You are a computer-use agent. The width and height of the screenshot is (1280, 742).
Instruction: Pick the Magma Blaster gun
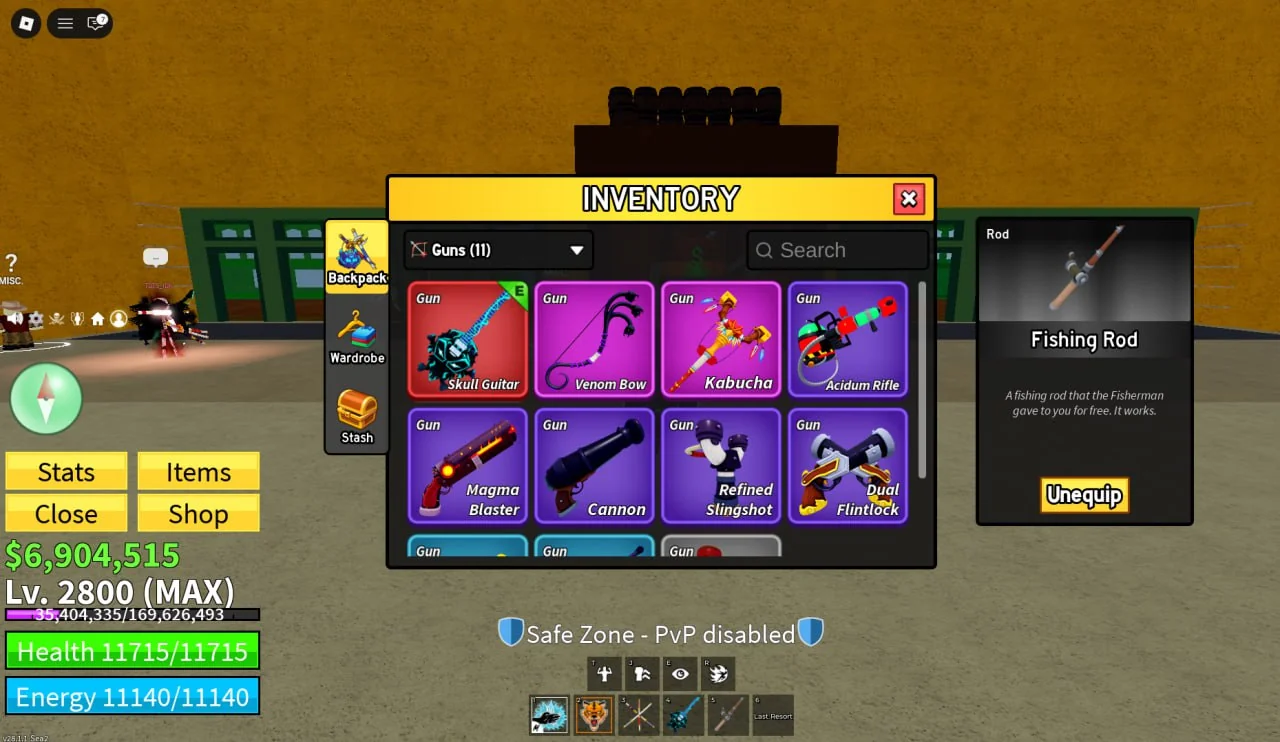coord(468,466)
